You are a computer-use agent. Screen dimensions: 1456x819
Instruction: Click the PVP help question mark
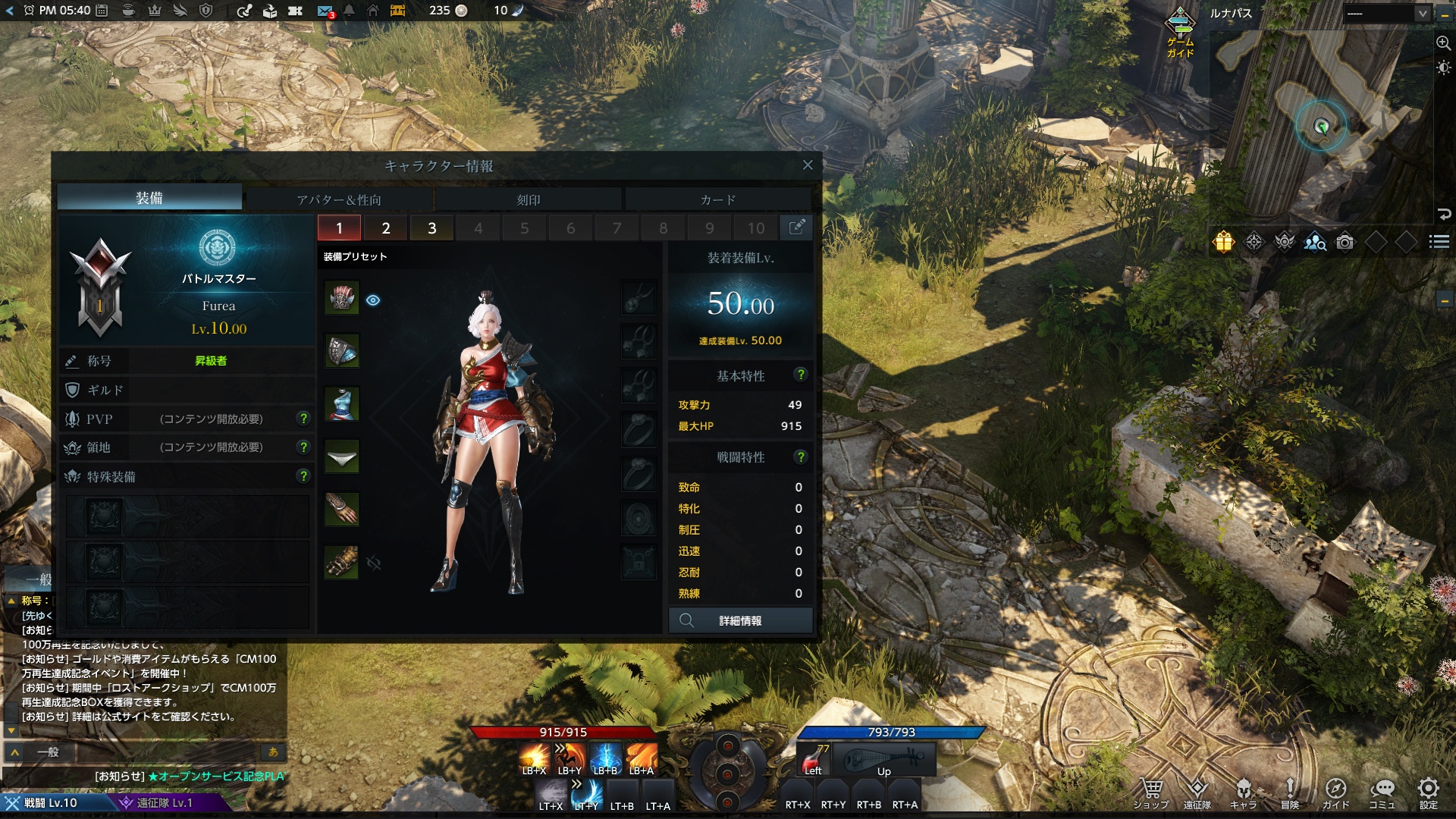click(305, 419)
